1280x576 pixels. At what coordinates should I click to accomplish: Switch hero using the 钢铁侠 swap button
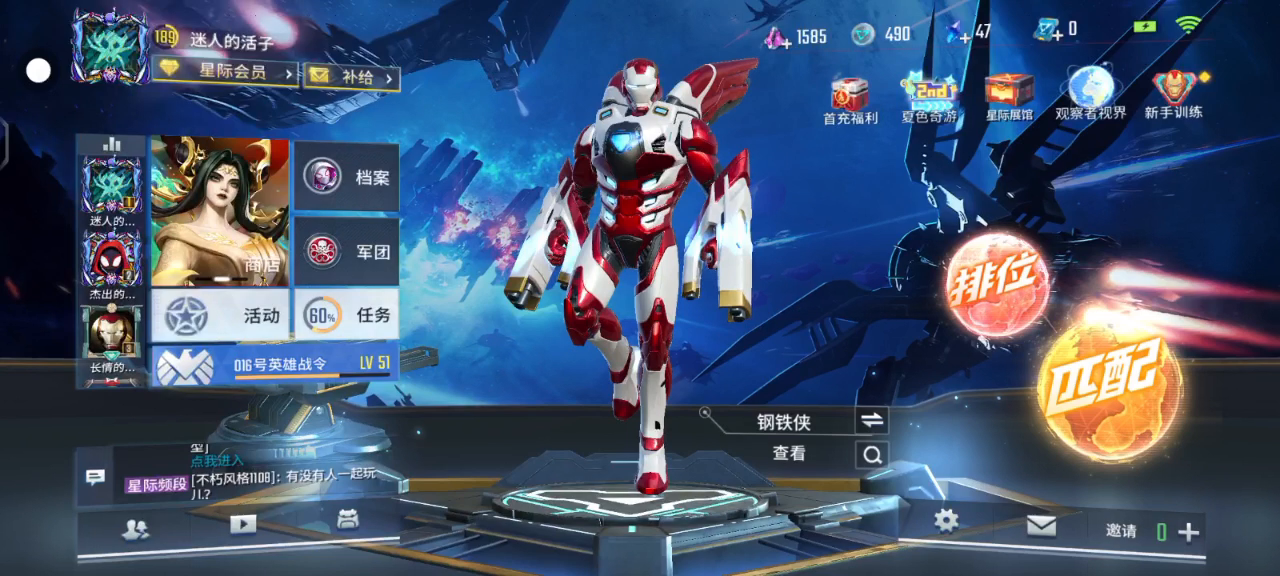(x=871, y=421)
